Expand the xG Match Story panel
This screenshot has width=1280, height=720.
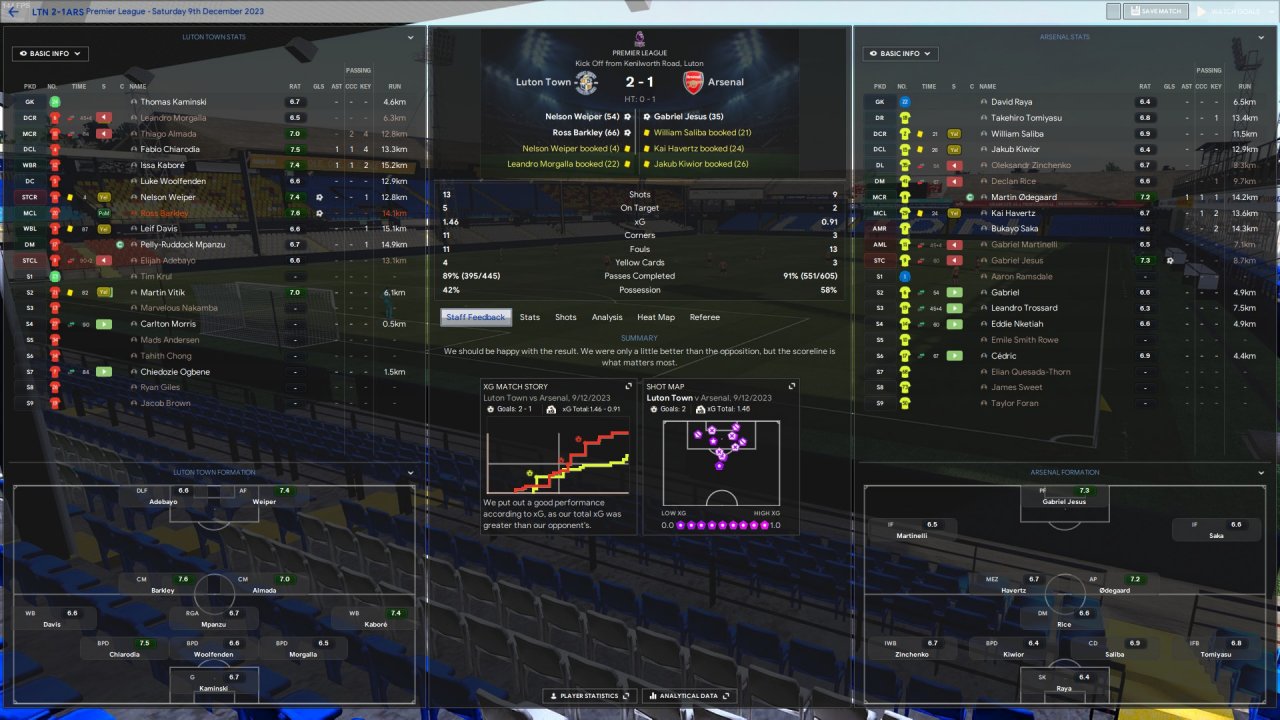(x=629, y=386)
